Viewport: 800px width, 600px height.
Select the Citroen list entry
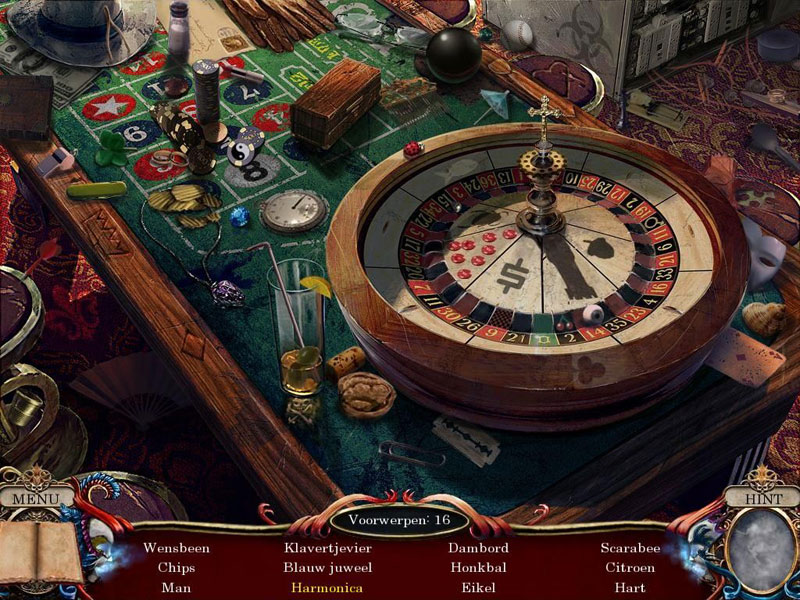click(x=628, y=568)
